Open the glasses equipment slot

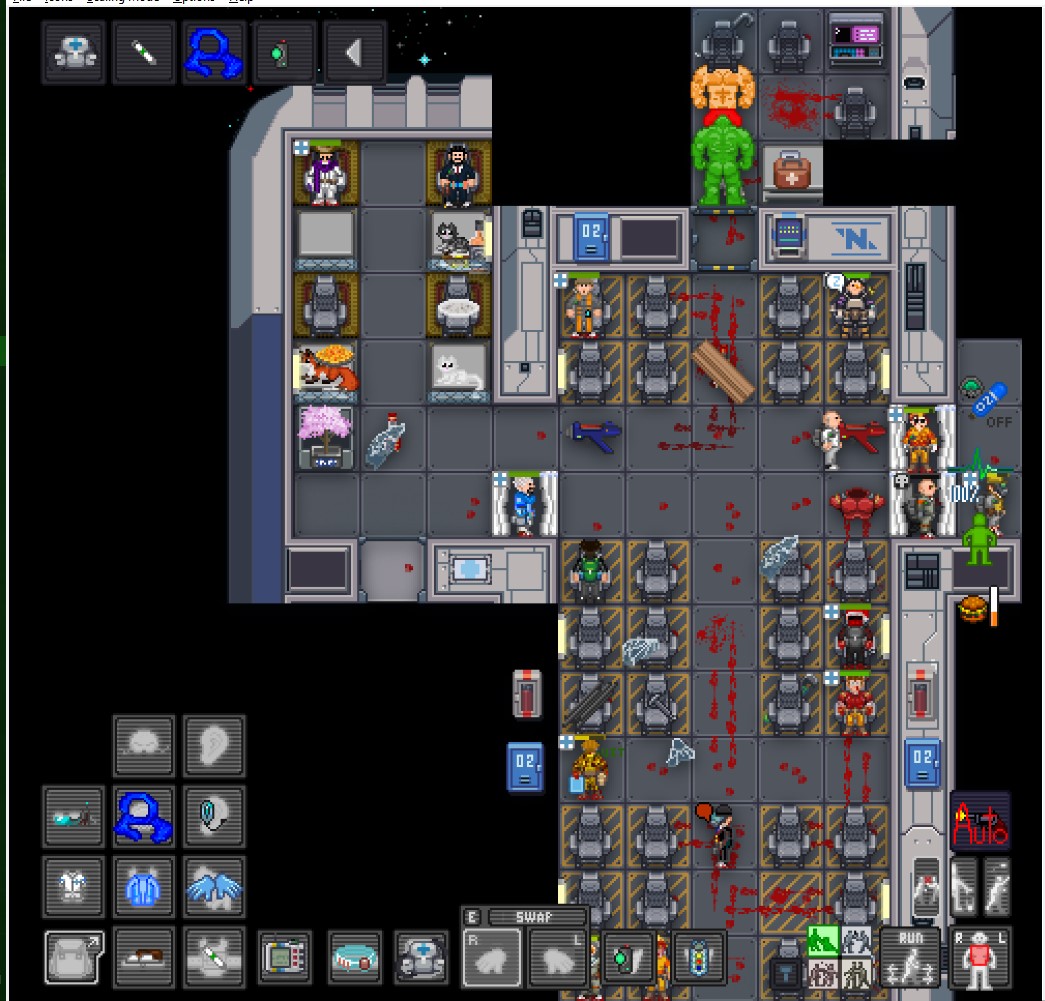(x=73, y=816)
